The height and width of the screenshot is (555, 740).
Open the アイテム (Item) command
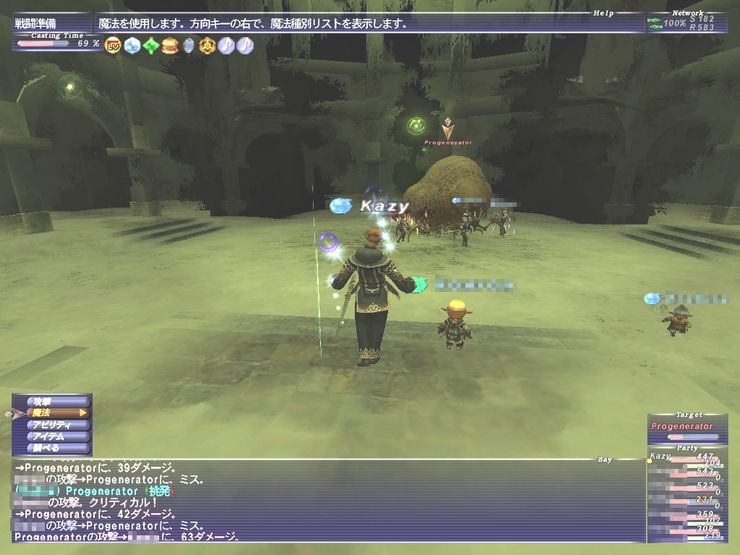(x=52, y=436)
